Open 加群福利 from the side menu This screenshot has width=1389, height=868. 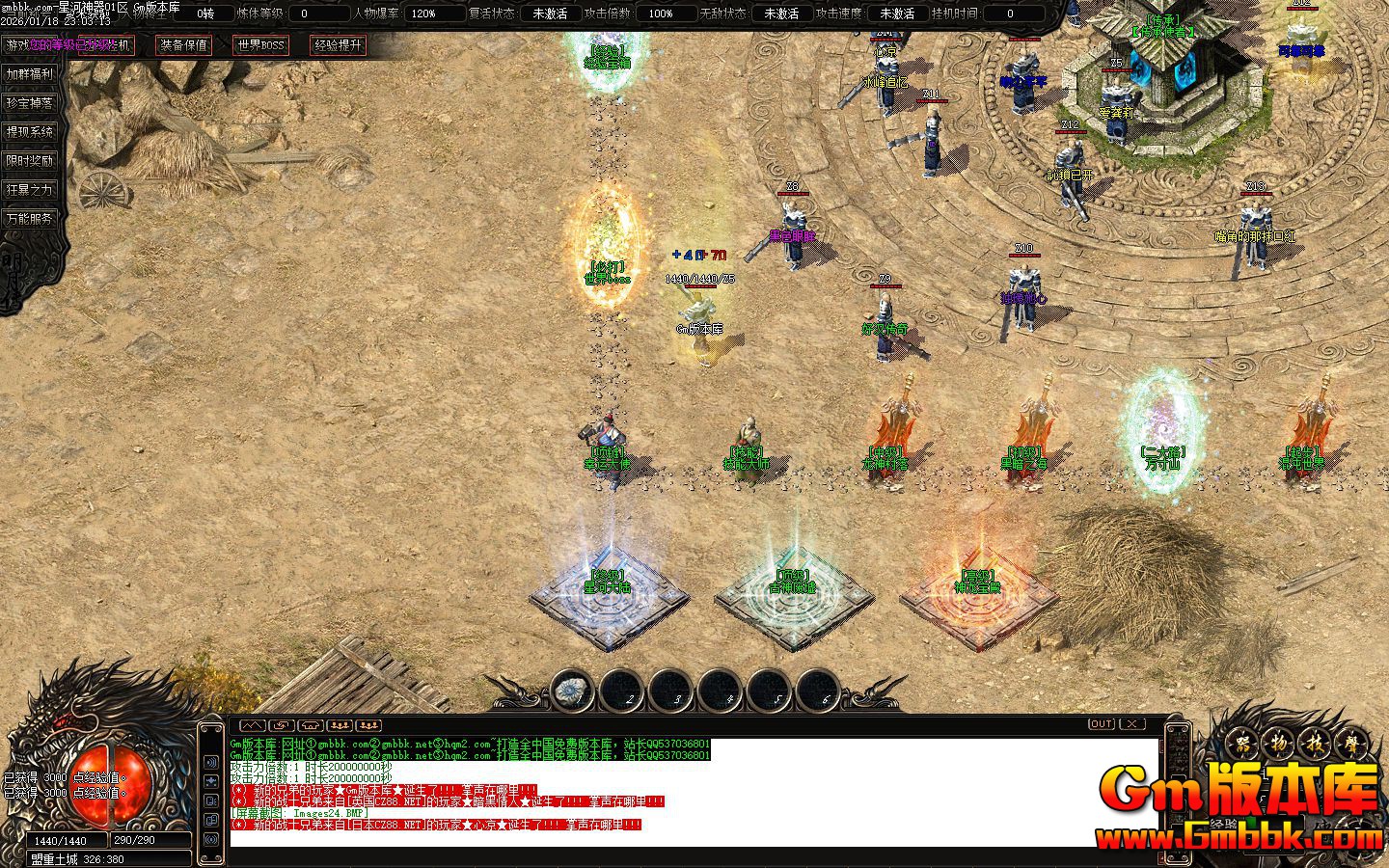click(x=30, y=74)
